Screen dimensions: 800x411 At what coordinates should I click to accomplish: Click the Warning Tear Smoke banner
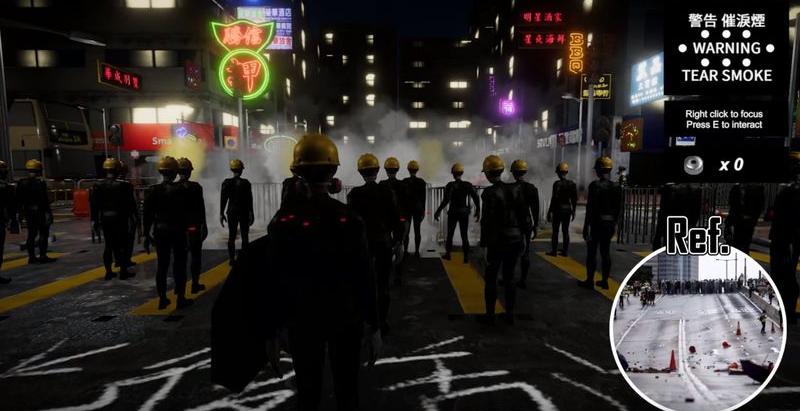727,47
